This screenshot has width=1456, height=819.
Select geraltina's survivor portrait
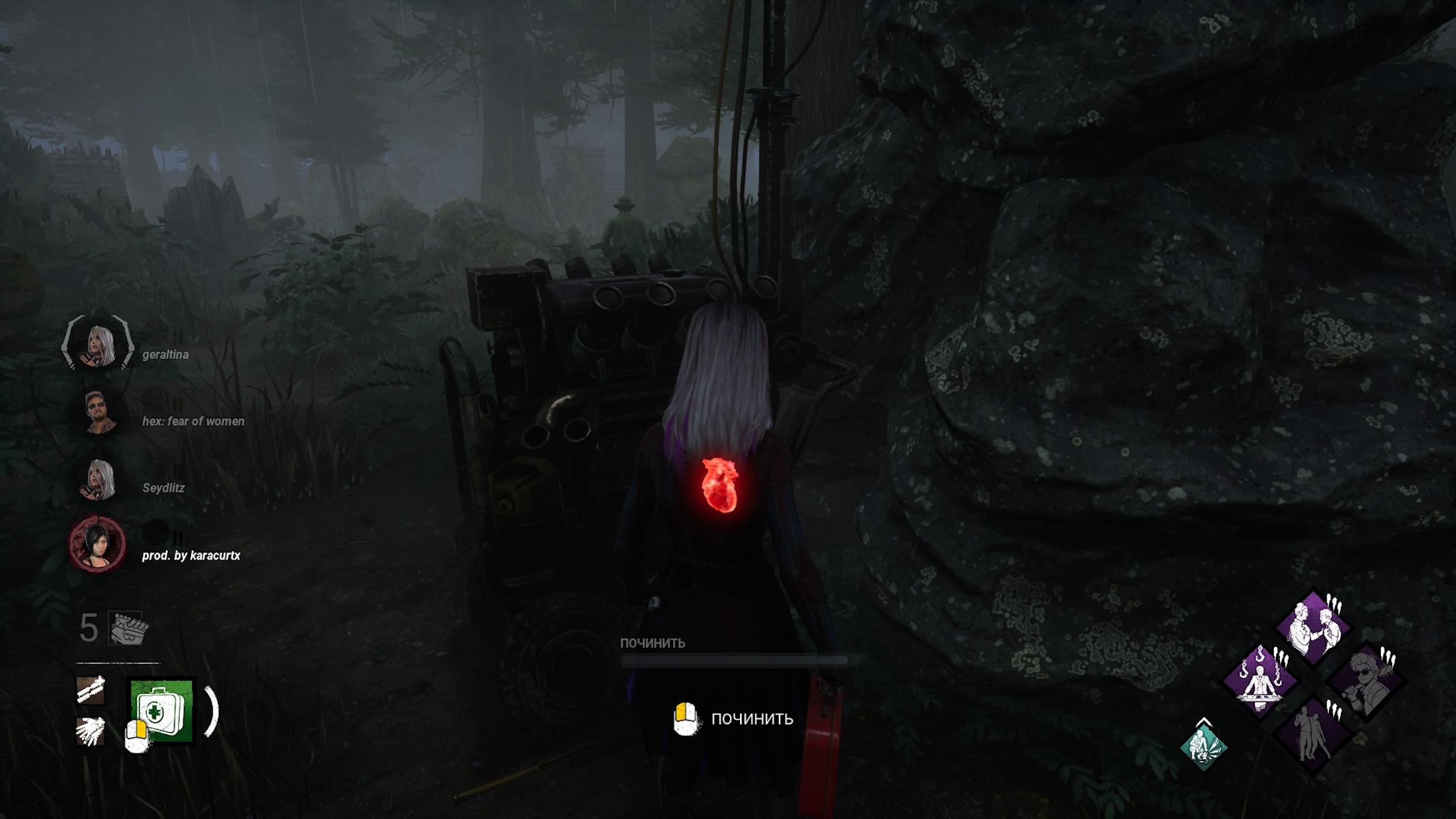coord(98,344)
